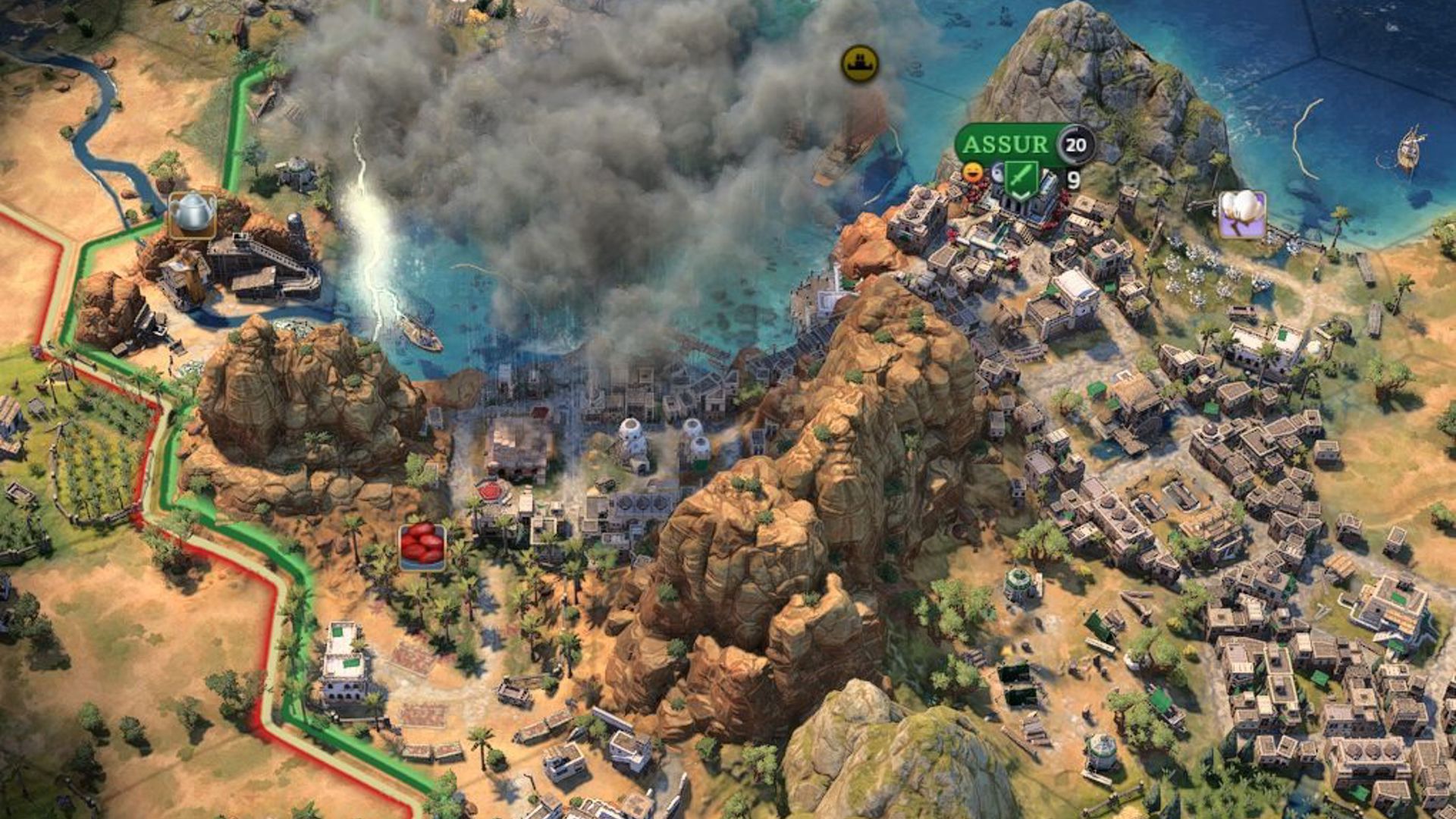Expand the chevron under Assur's garrison shield

[1019, 196]
